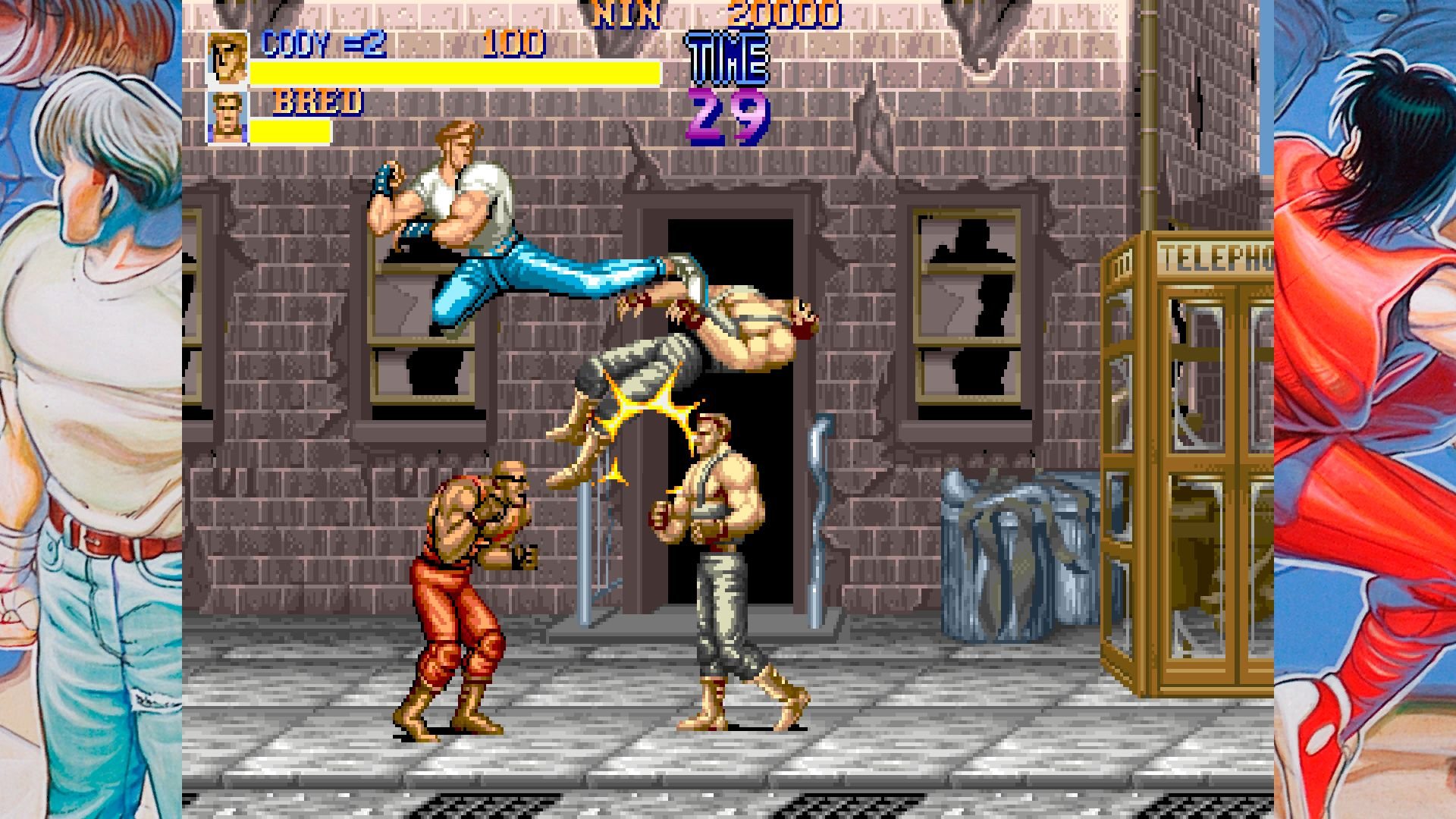Select the TIME label icon
Viewport: 1456px width, 819px height.
726,57
